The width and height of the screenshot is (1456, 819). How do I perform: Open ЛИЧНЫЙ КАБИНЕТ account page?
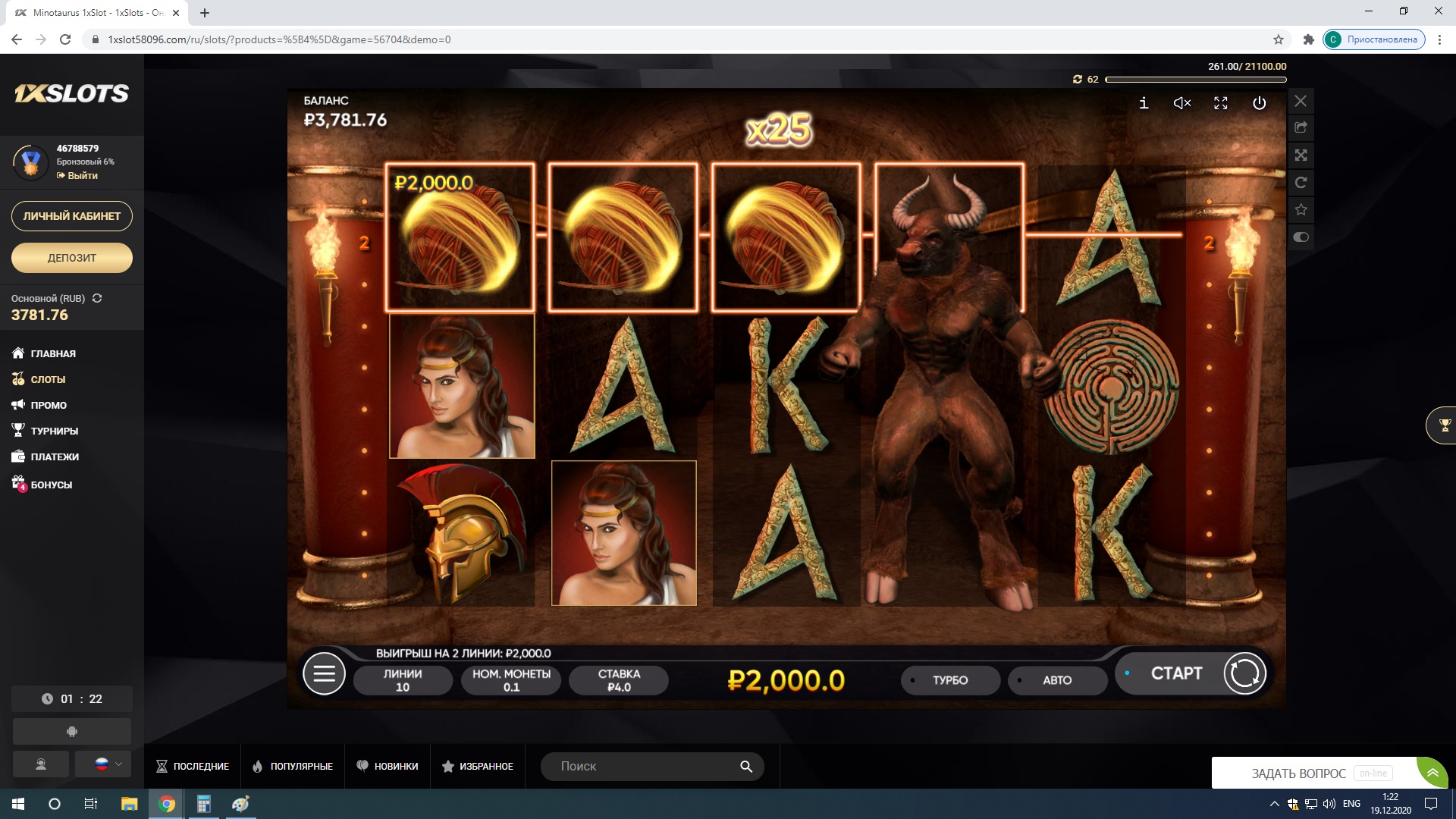[72, 216]
